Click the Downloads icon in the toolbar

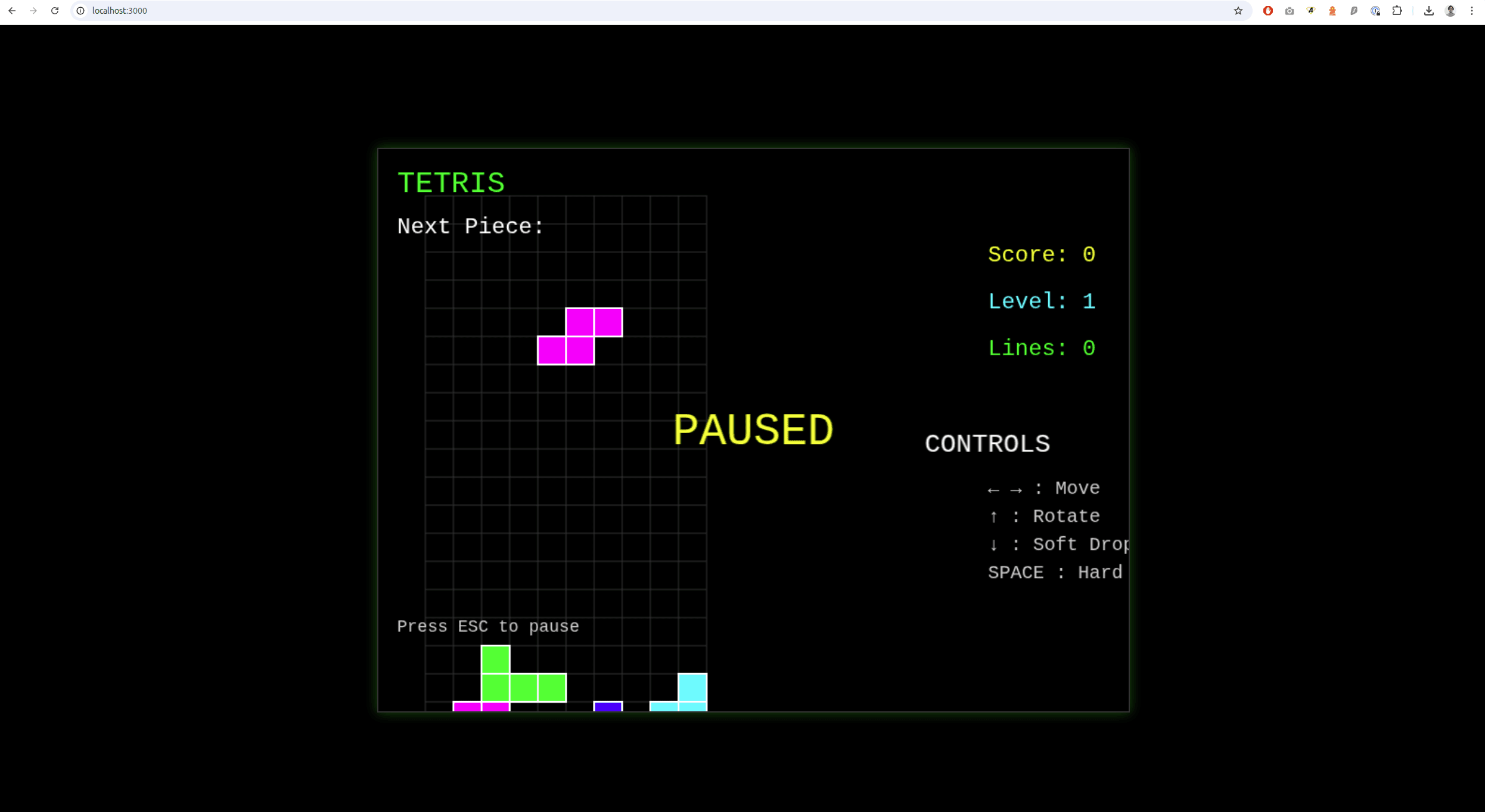pos(1428,11)
